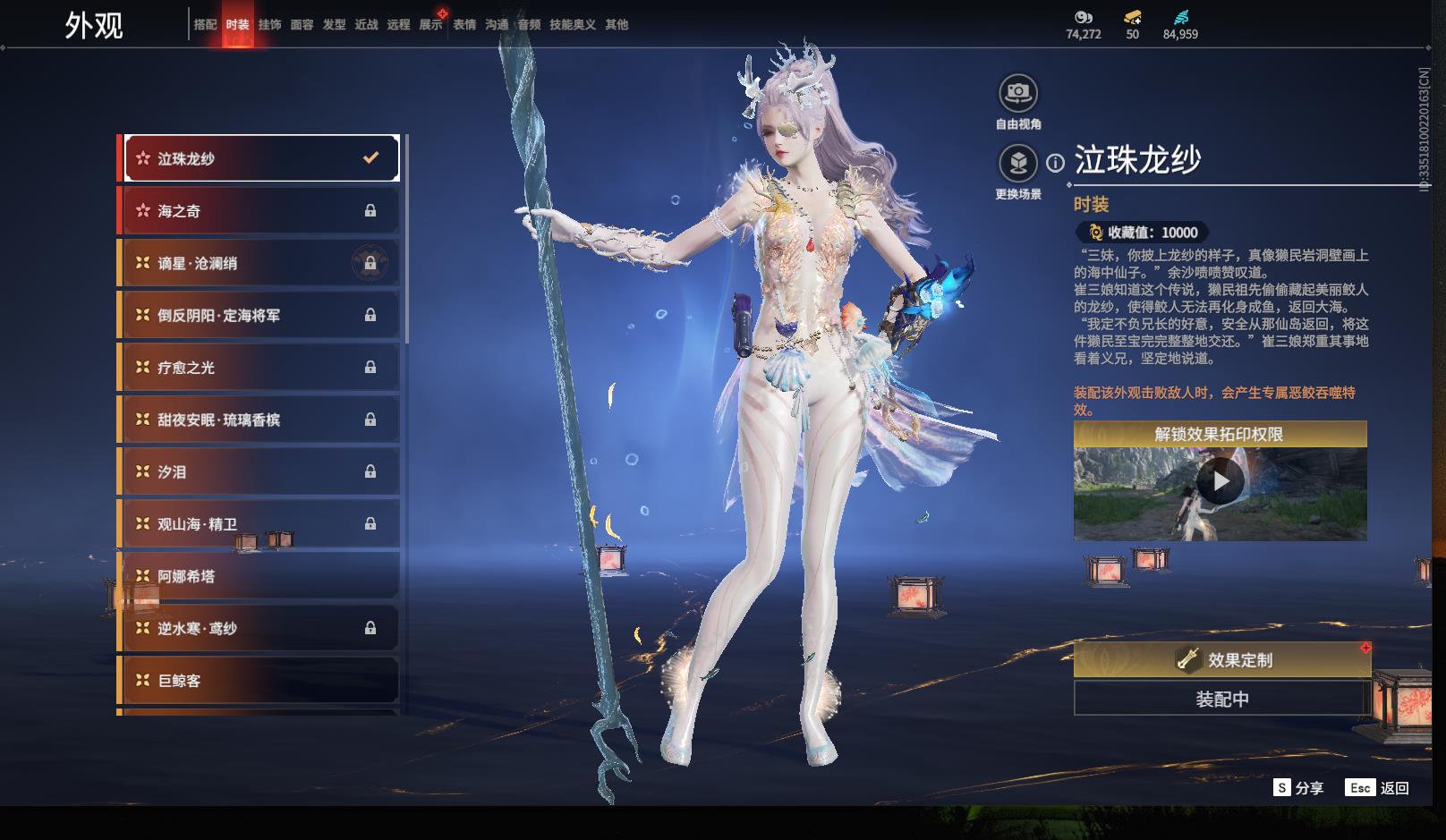Image resolution: width=1446 pixels, height=840 pixels.
Task: Select the 滴星·沧澜绡 outfit
Action: click(259, 263)
